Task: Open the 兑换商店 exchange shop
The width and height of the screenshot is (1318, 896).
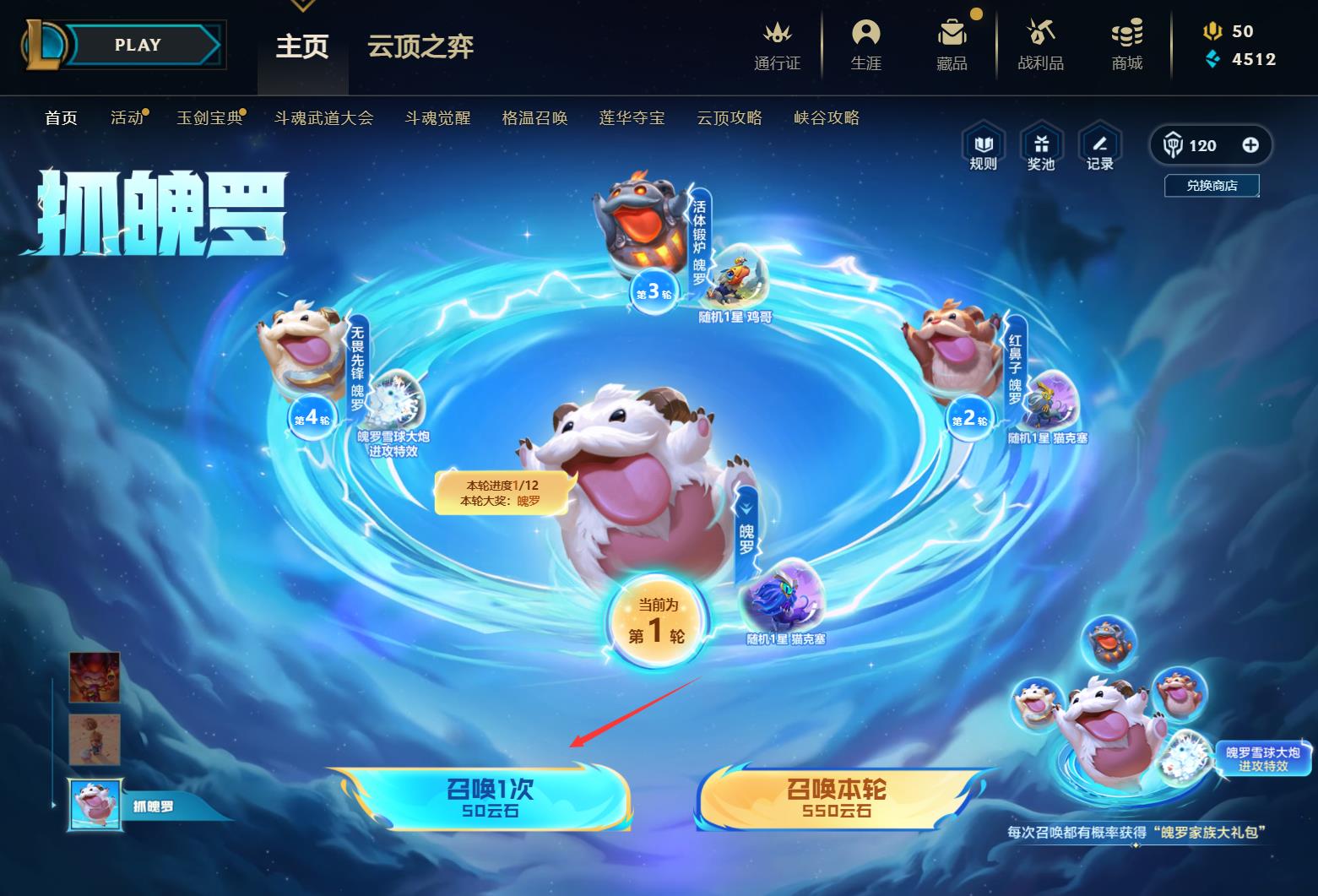Action: click(x=1211, y=186)
